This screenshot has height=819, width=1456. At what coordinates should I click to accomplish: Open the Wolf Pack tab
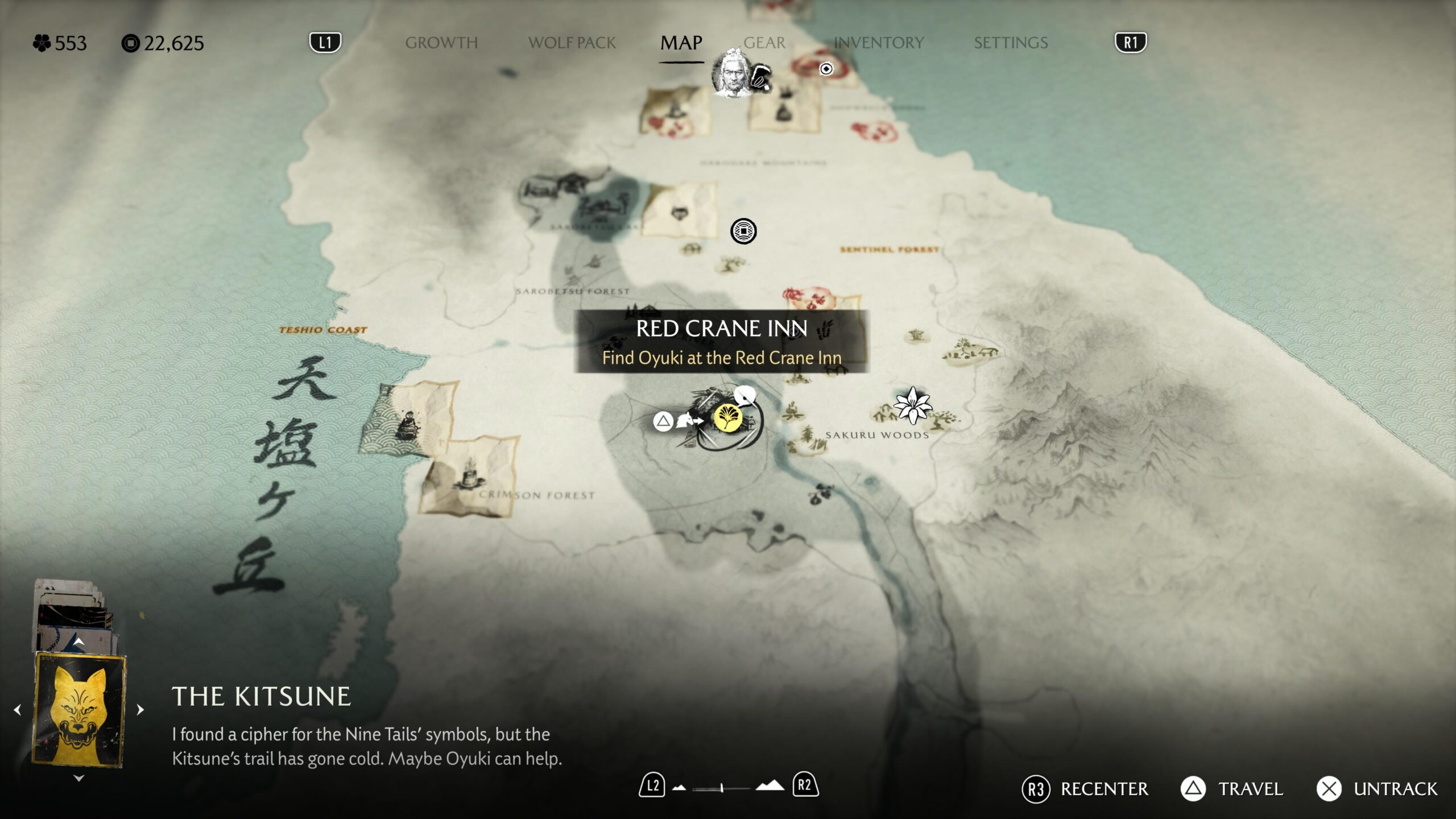[572, 43]
